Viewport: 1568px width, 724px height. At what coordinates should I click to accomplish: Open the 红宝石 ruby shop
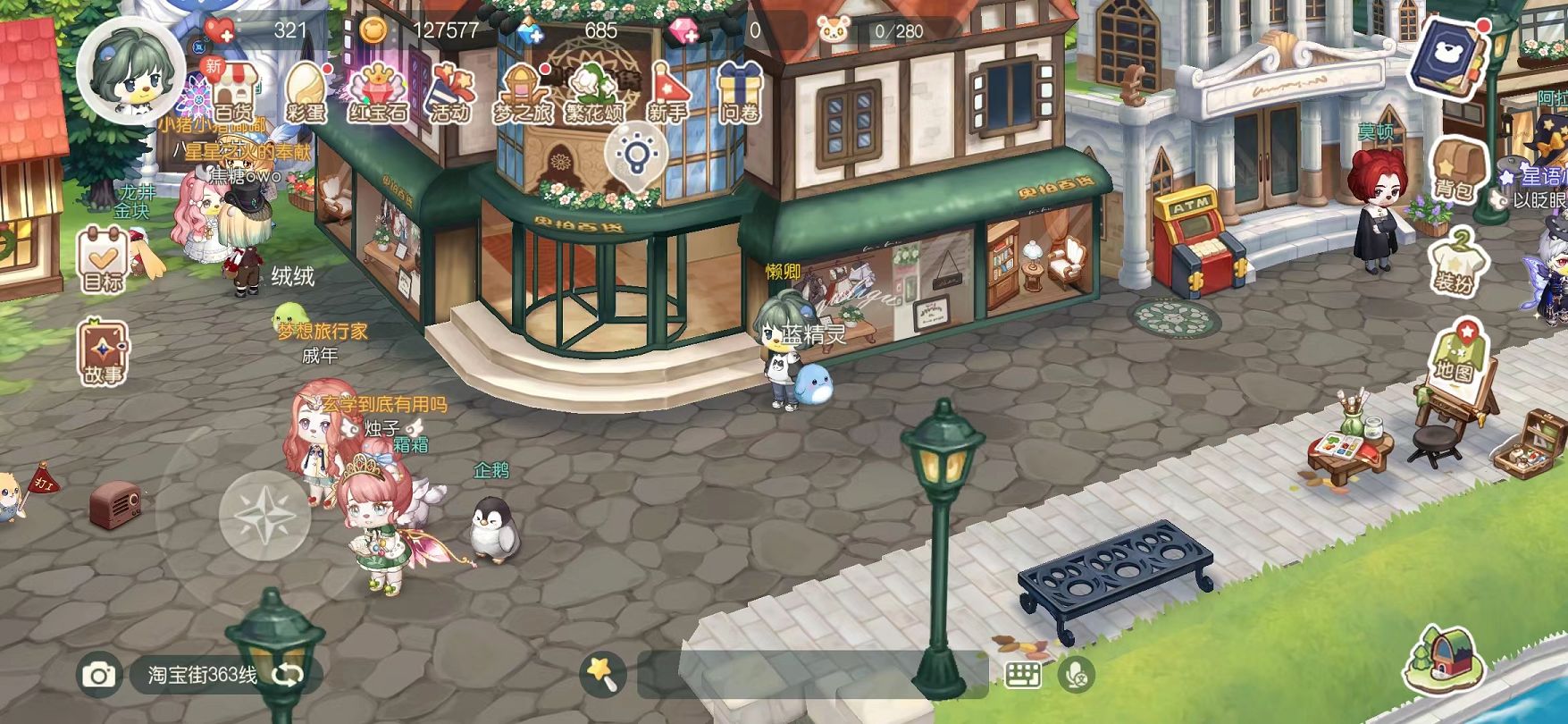[377, 92]
